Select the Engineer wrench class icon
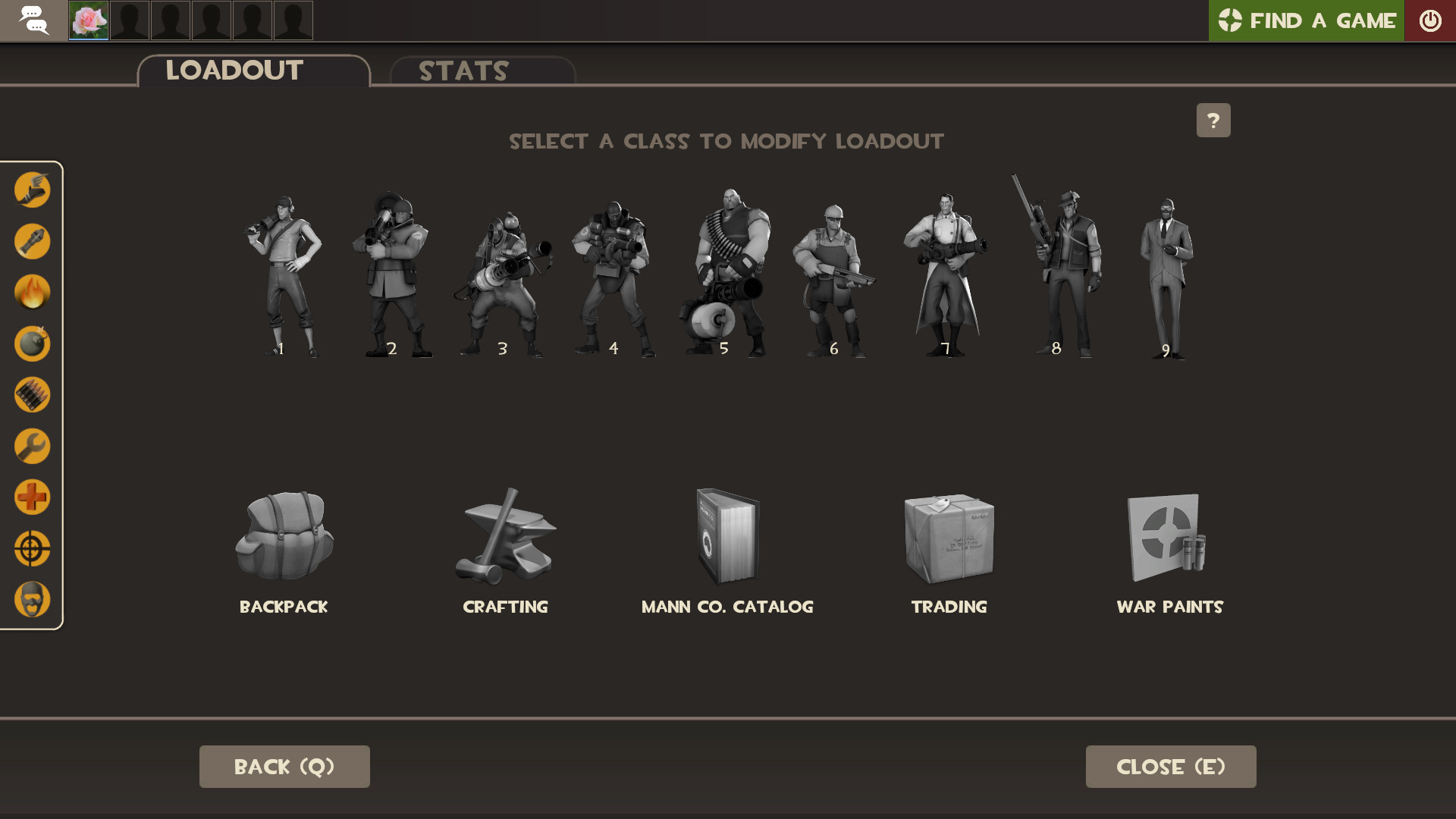The width and height of the screenshot is (1456, 819). [32, 445]
